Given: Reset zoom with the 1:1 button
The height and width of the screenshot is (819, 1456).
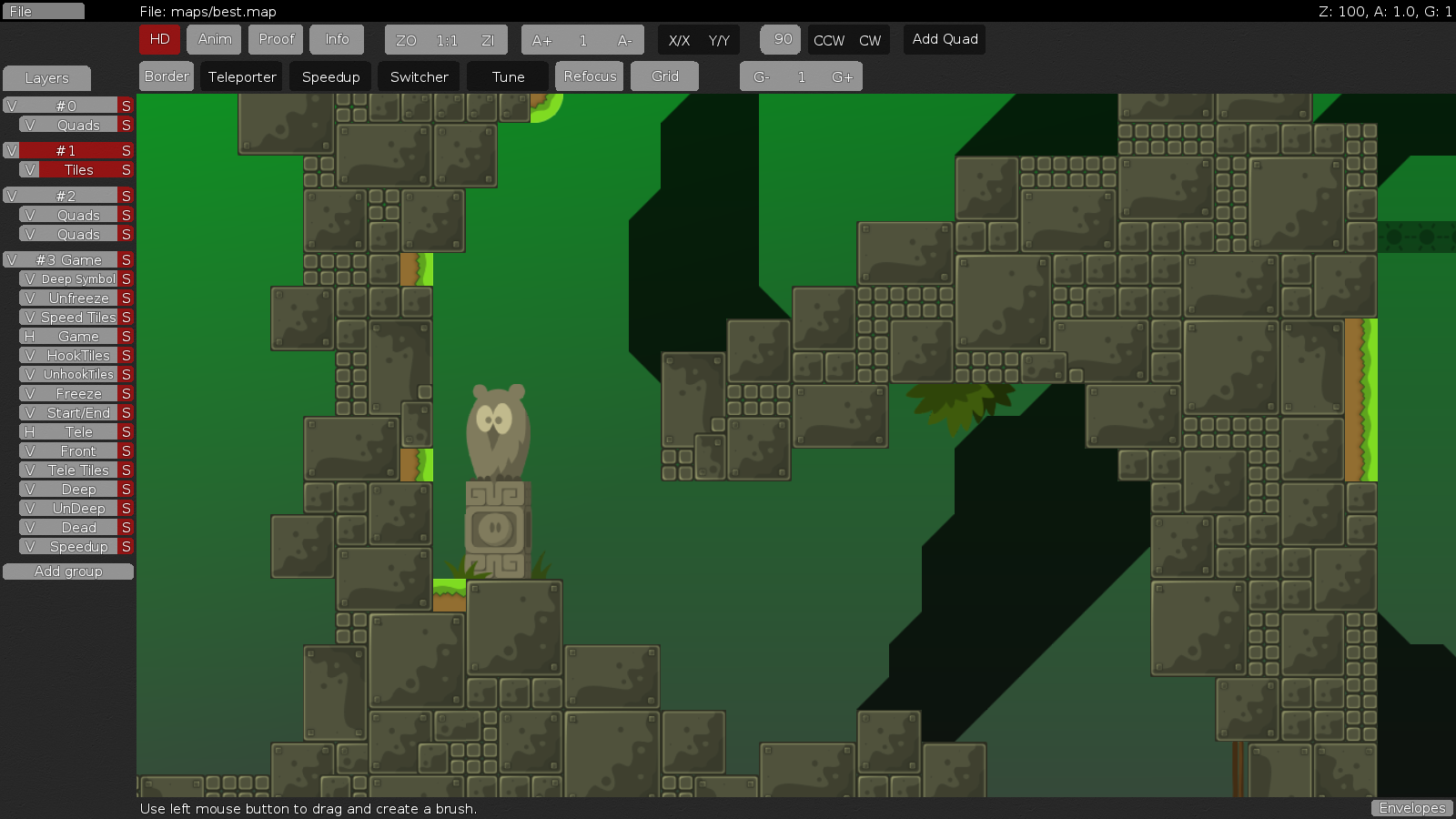Looking at the screenshot, I should (447, 40).
